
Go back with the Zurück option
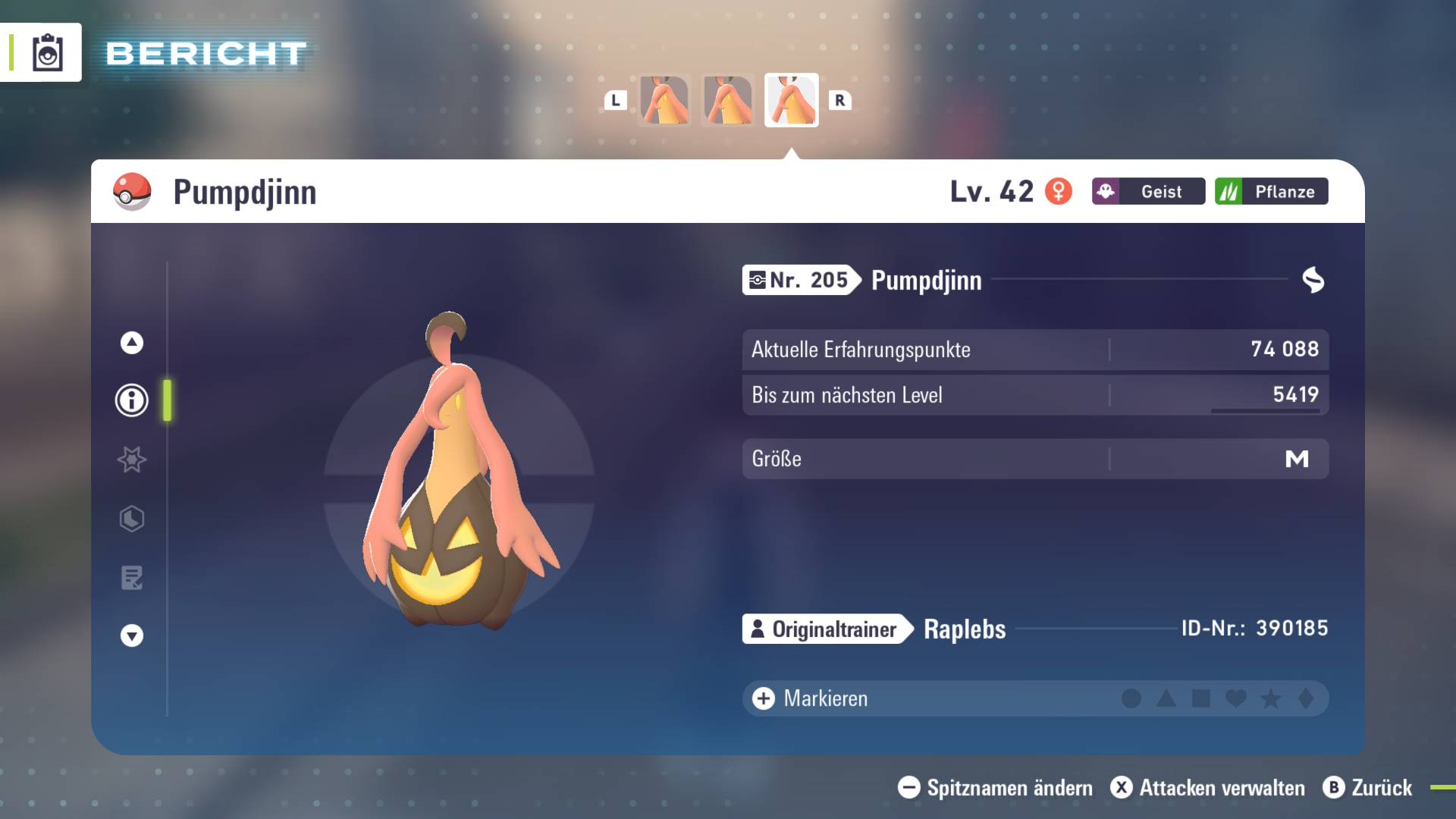pos(1367,788)
